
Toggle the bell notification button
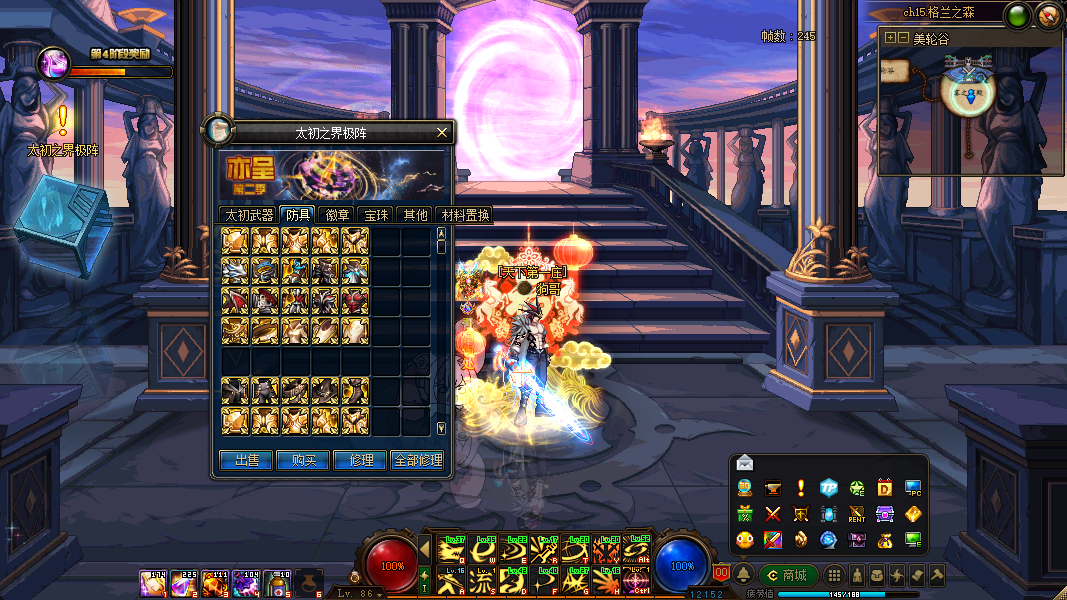coord(744,575)
